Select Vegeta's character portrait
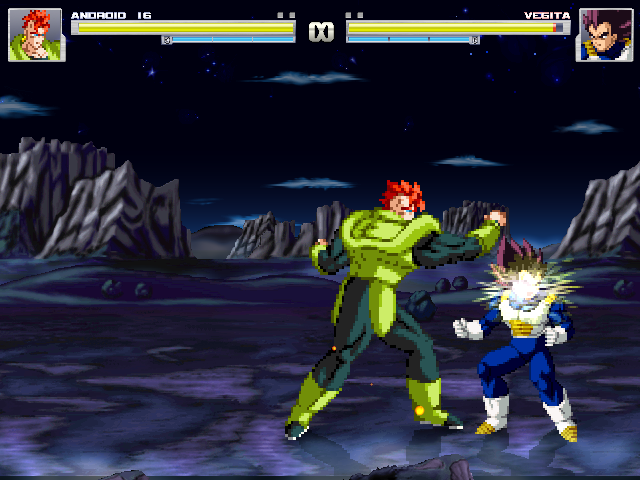This screenshot has height=480, width=640. click(603, 35)
